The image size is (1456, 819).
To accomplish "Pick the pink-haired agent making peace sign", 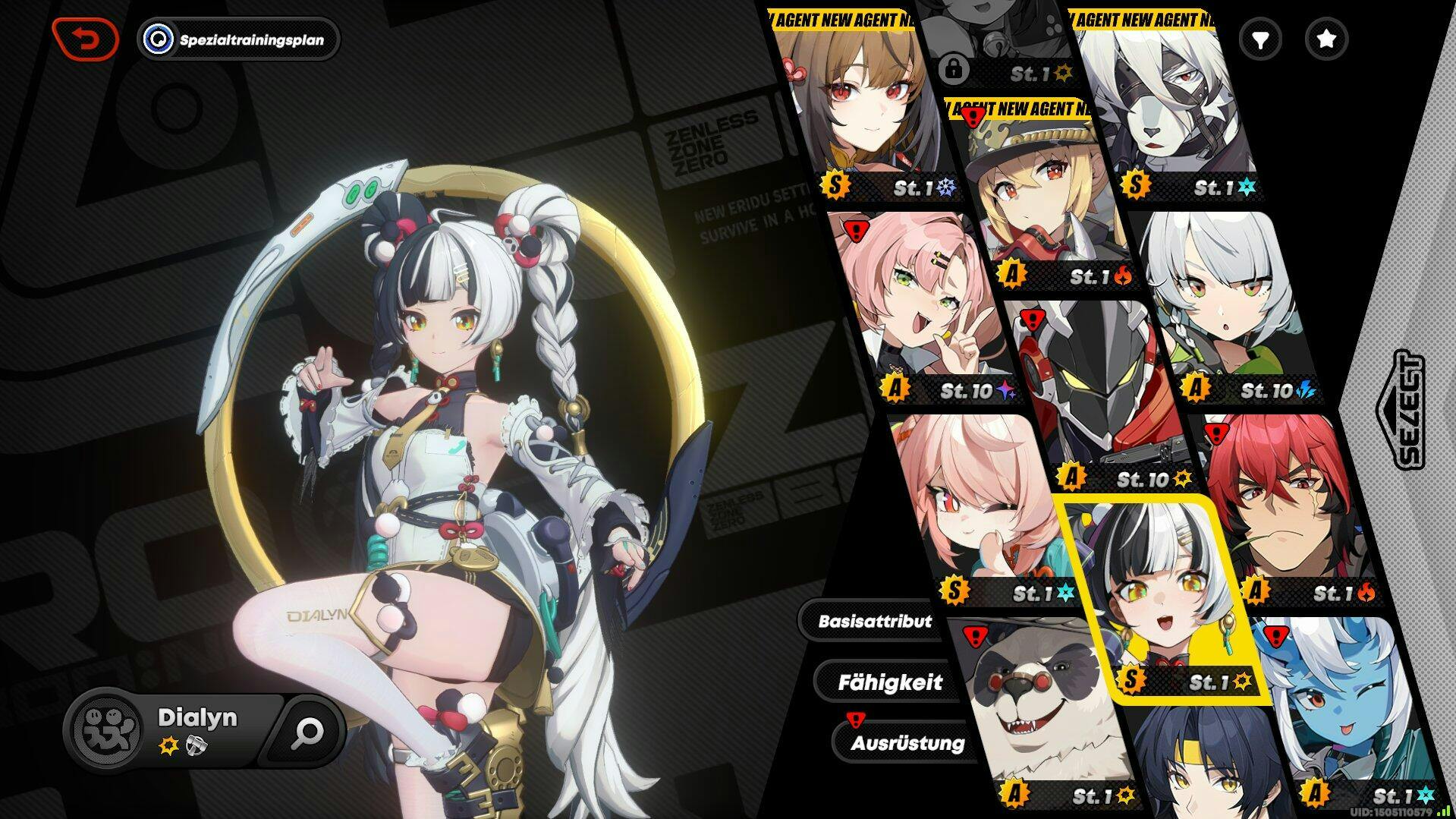I will (922, 304).
